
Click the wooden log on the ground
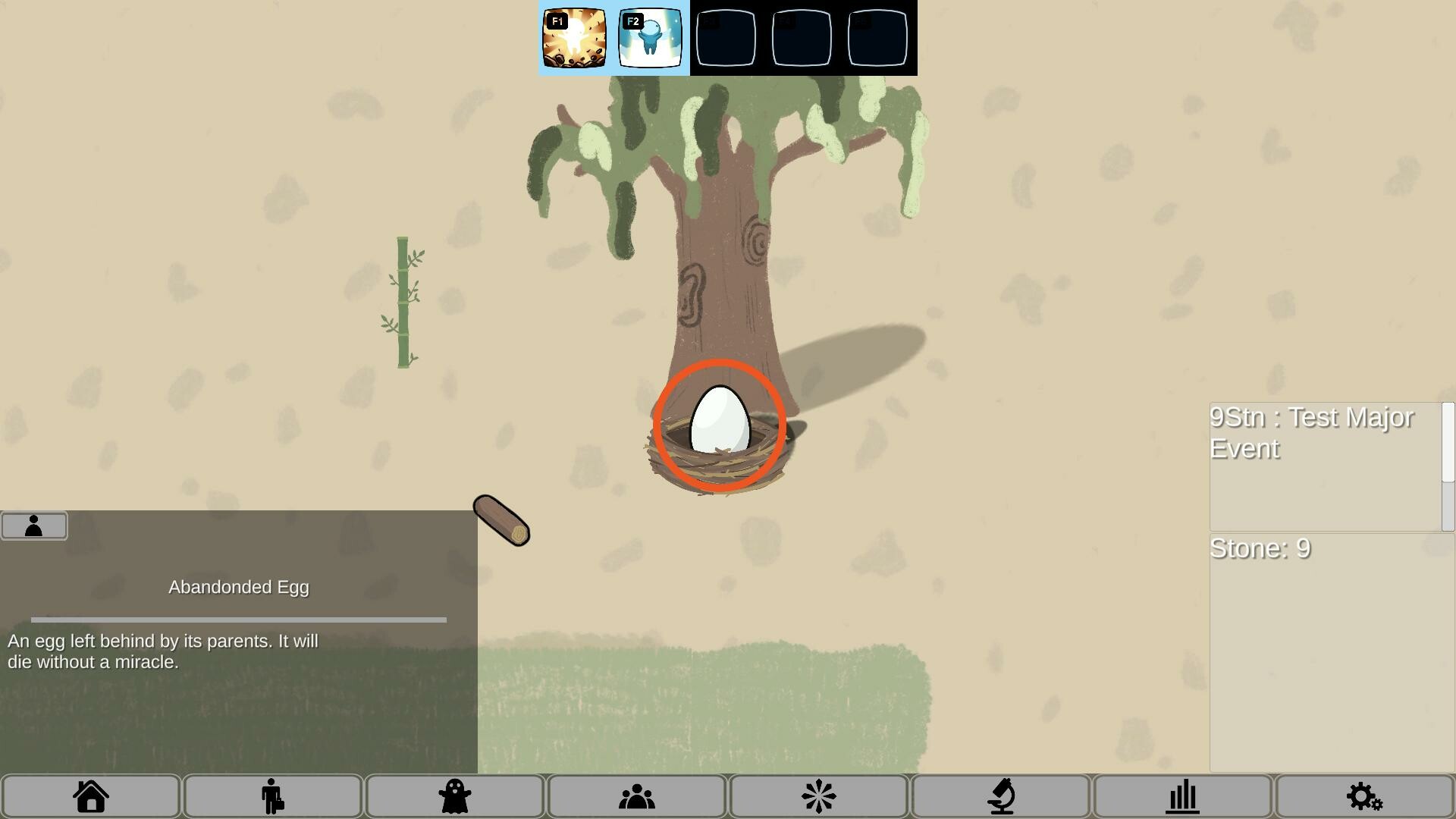(499, 519)
